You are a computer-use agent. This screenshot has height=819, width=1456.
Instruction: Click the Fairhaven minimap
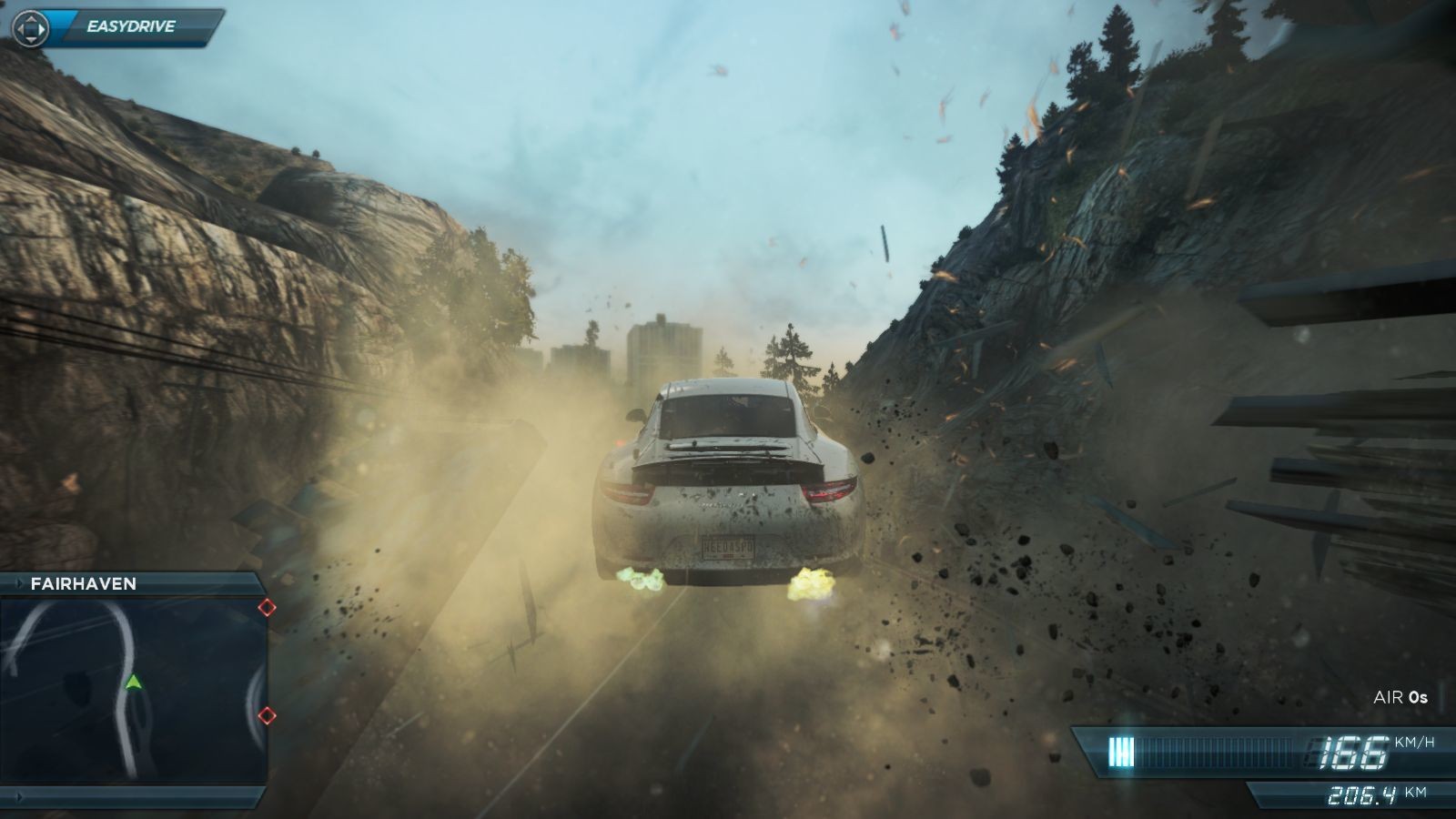coord(134,690)
